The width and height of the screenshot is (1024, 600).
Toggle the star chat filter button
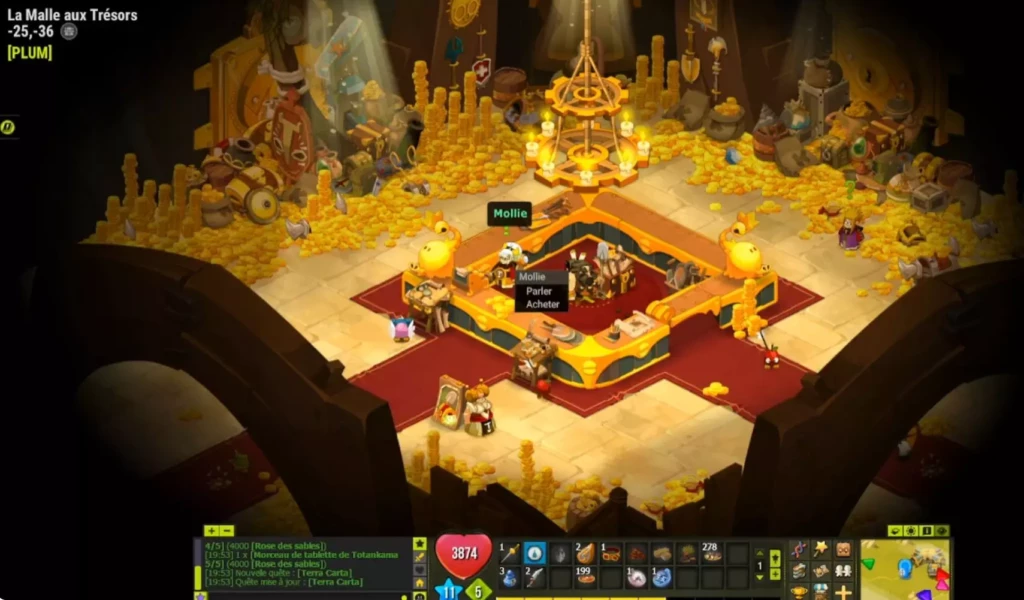(420, 543)
